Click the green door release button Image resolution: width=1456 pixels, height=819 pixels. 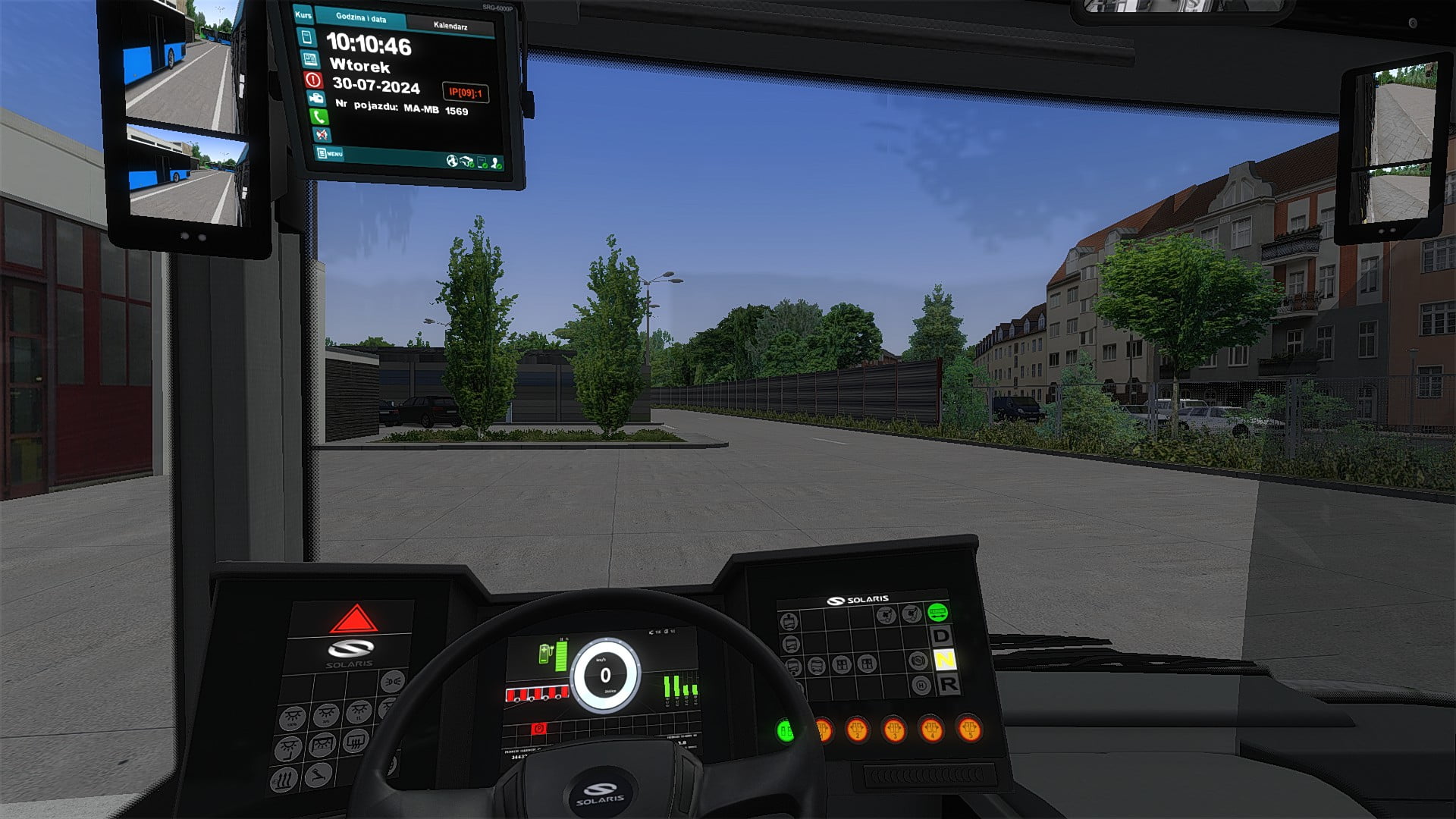[x=785, y=732]
